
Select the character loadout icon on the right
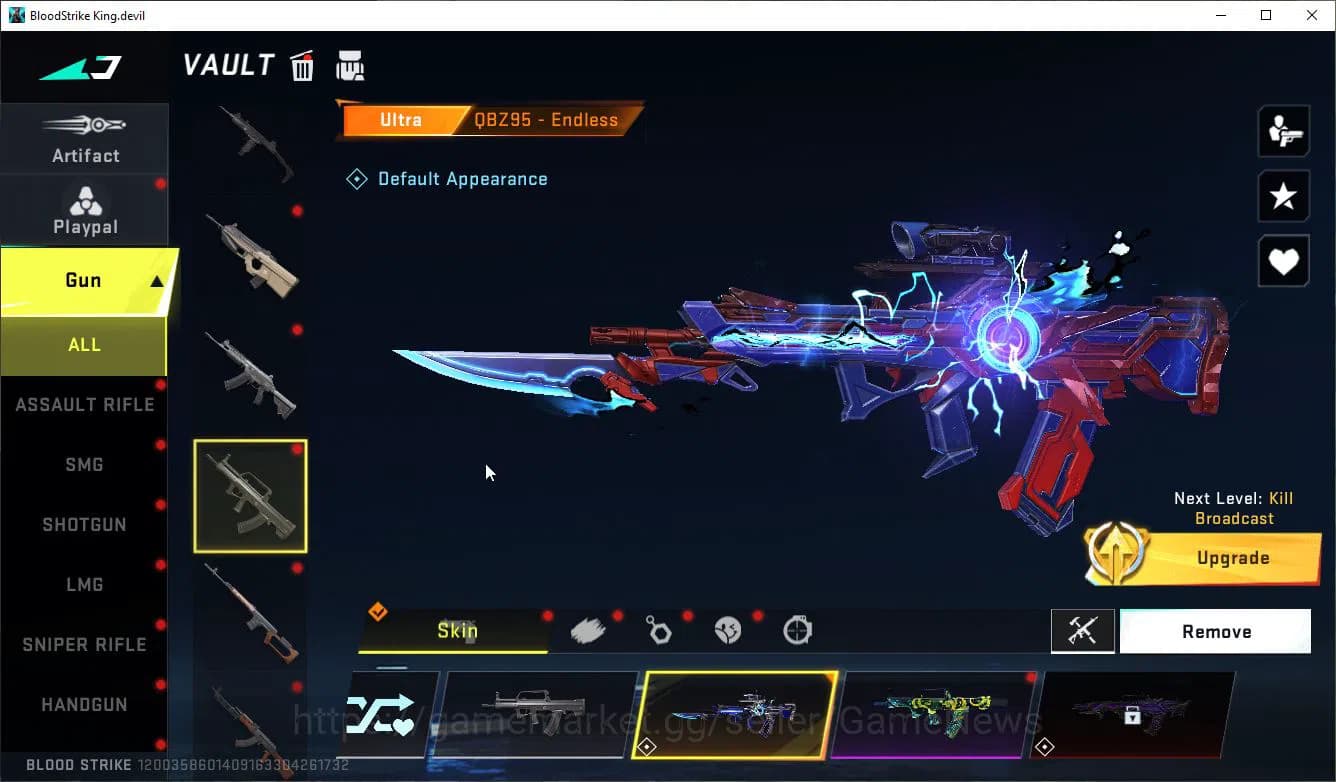1283,131
